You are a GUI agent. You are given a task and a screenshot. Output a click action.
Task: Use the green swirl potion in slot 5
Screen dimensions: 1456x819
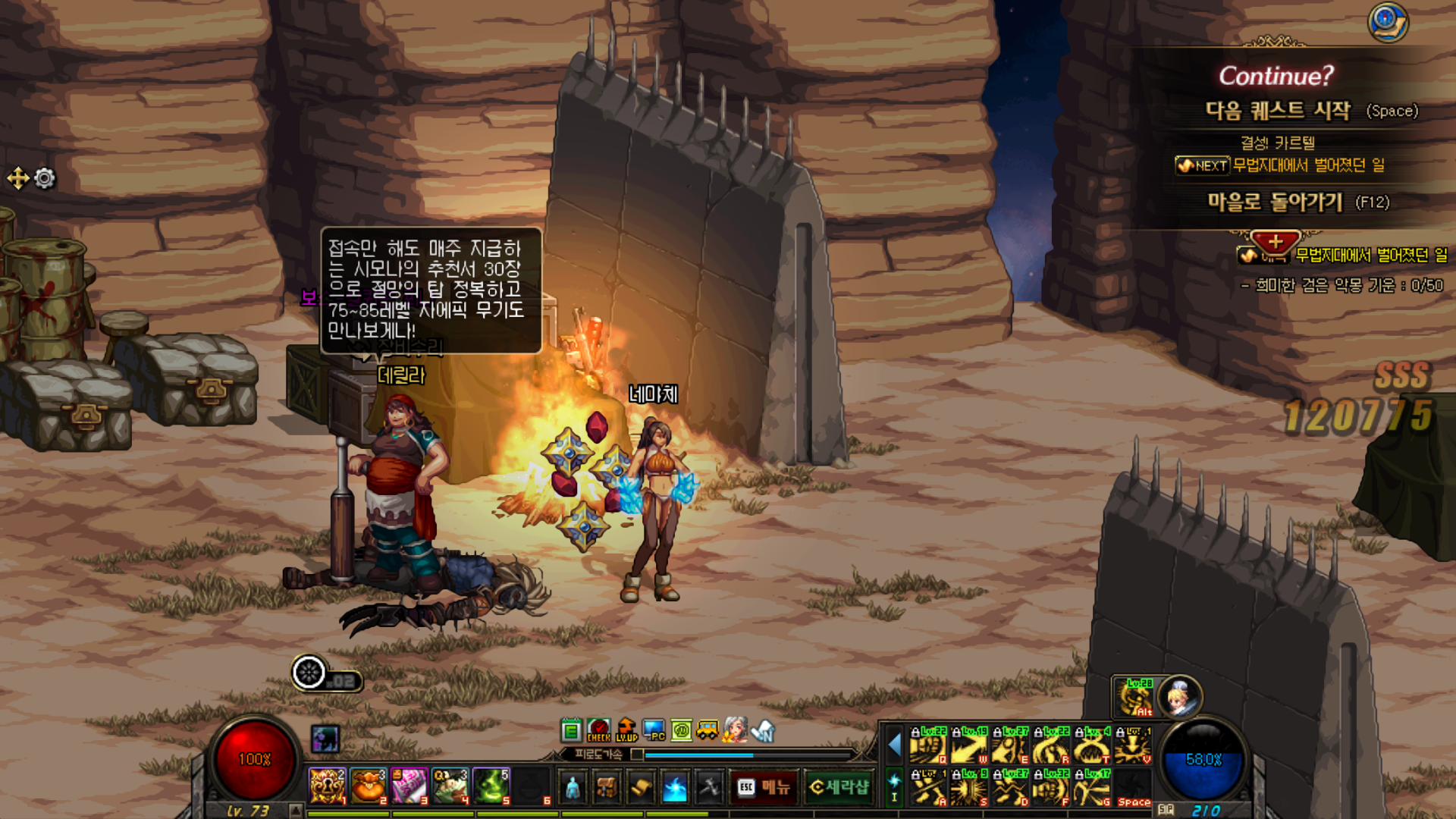click(x=491, y=786)
